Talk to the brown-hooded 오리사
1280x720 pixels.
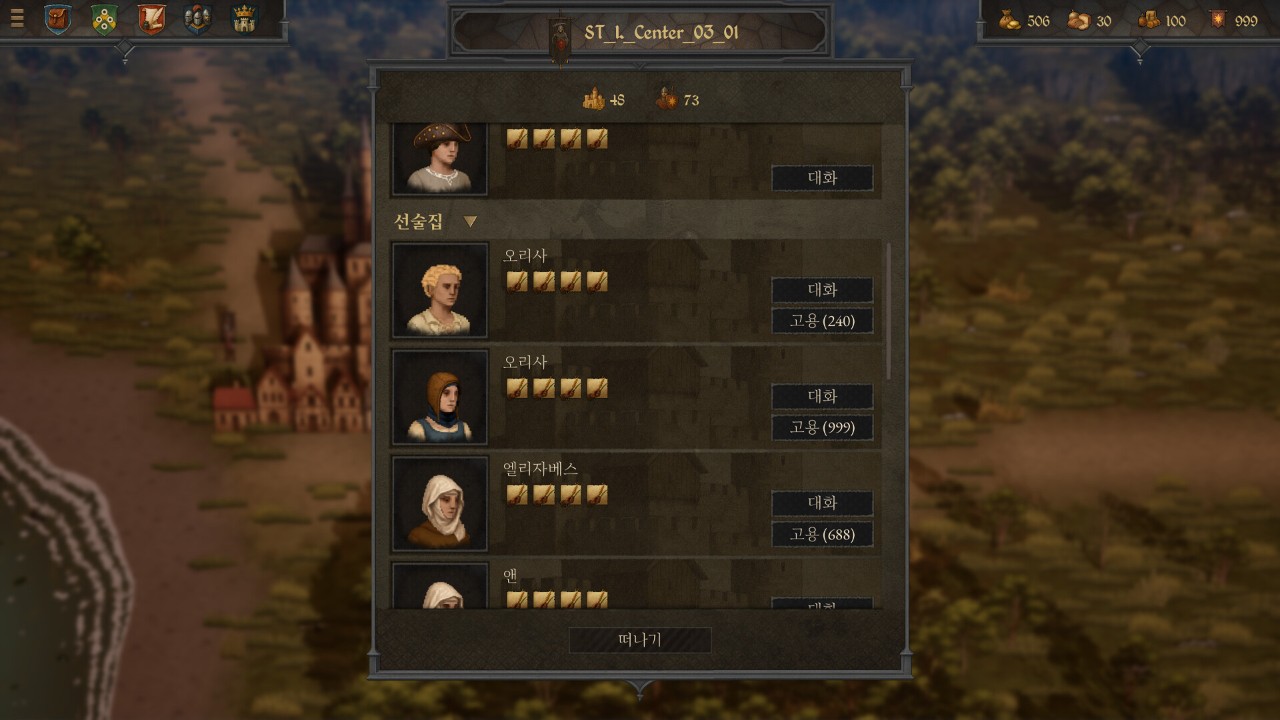[x=822, y=397]
